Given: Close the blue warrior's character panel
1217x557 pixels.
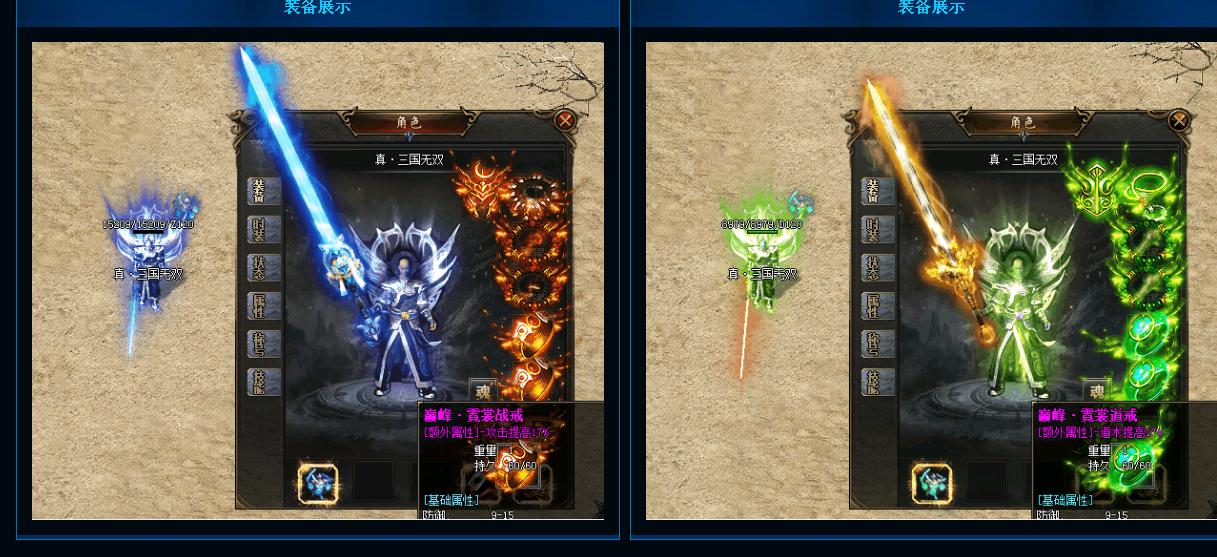Looking at the screenshot, I should coord(565,121).
